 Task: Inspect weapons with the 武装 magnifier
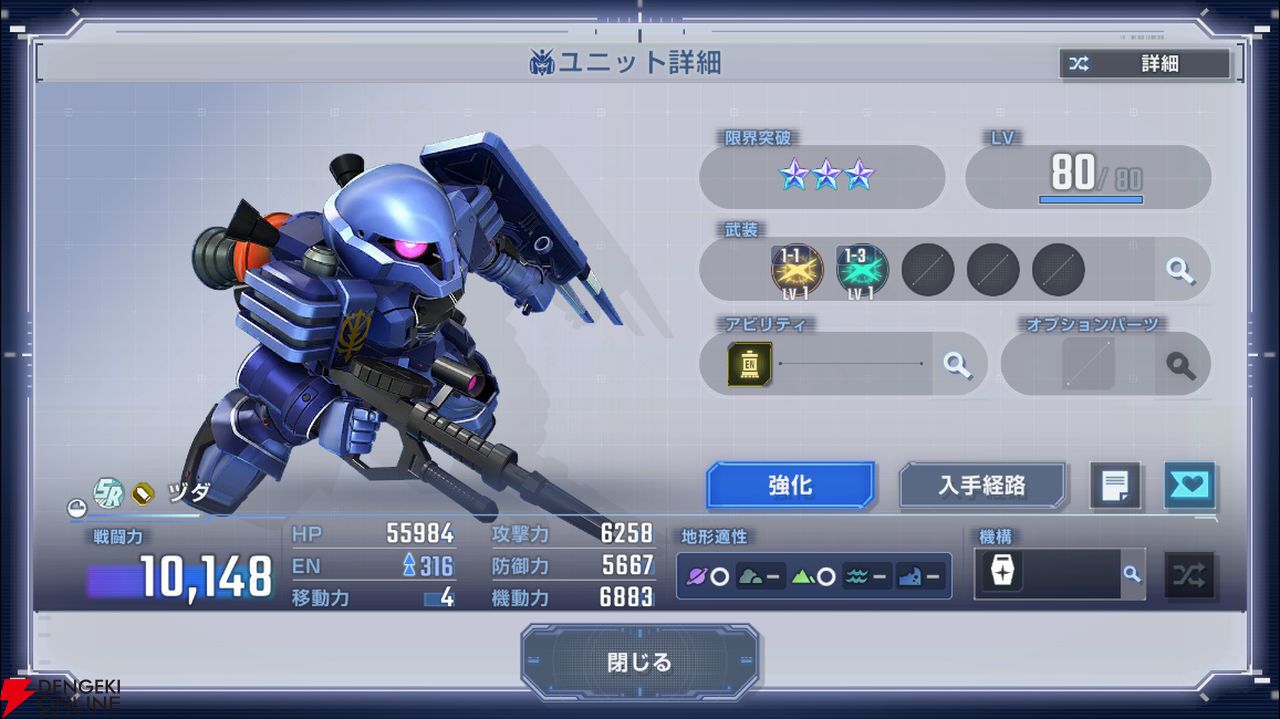tap(1180, 270)
